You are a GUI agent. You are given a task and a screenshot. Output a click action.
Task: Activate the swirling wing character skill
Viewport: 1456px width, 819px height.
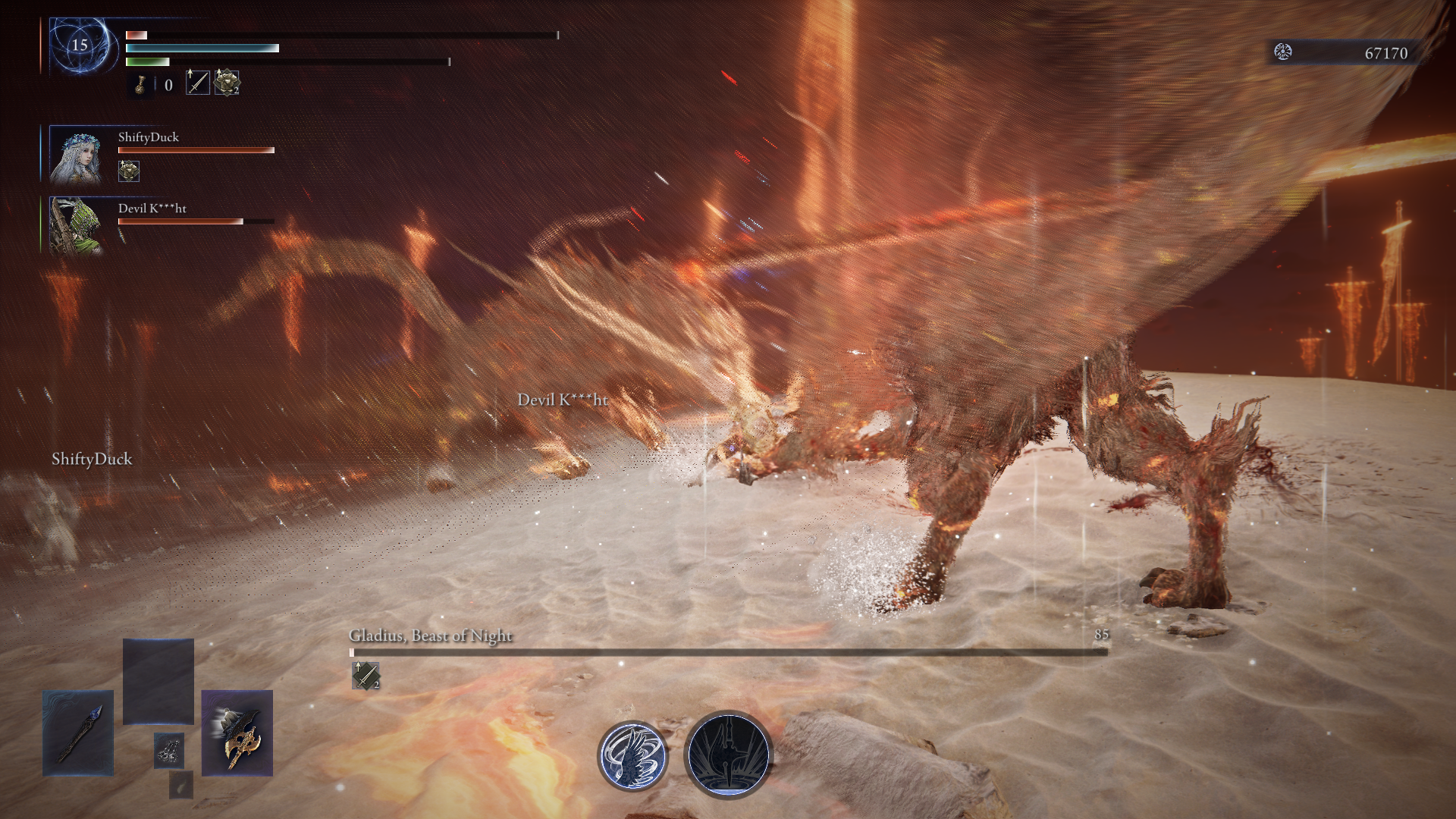click(x=632, y=755)
